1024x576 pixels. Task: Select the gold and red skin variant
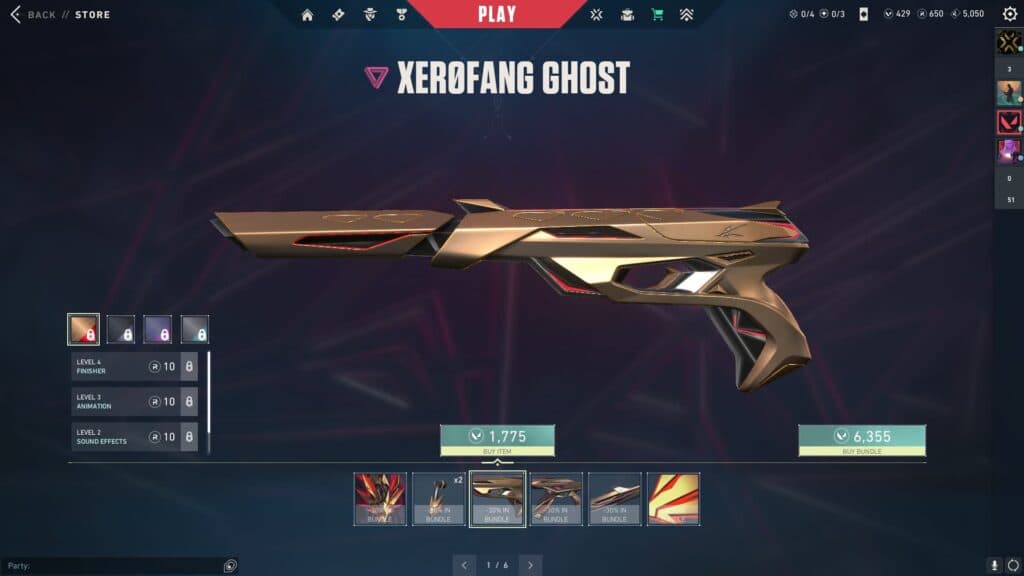click(83, 329)
